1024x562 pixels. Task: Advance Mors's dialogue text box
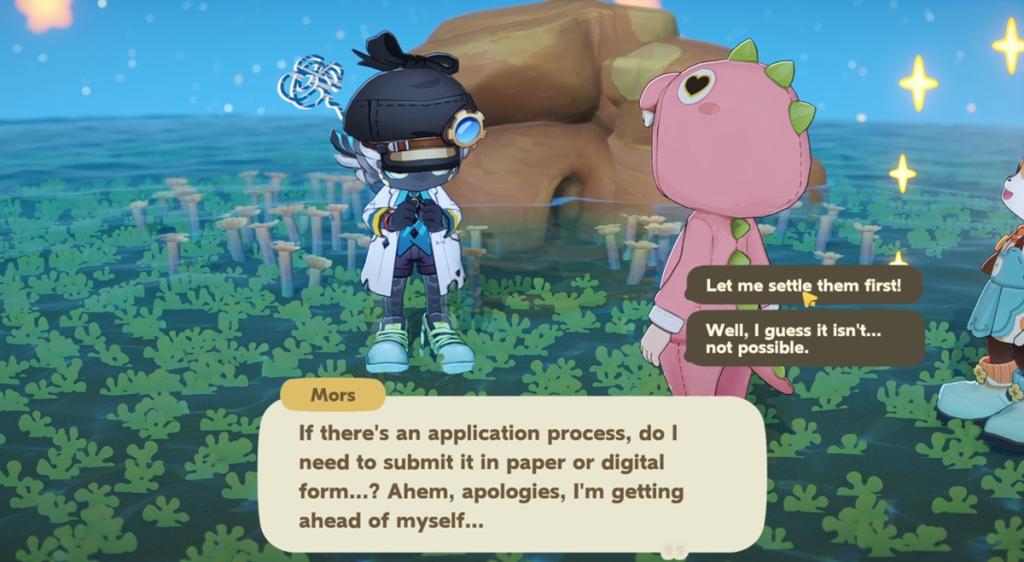510,476
